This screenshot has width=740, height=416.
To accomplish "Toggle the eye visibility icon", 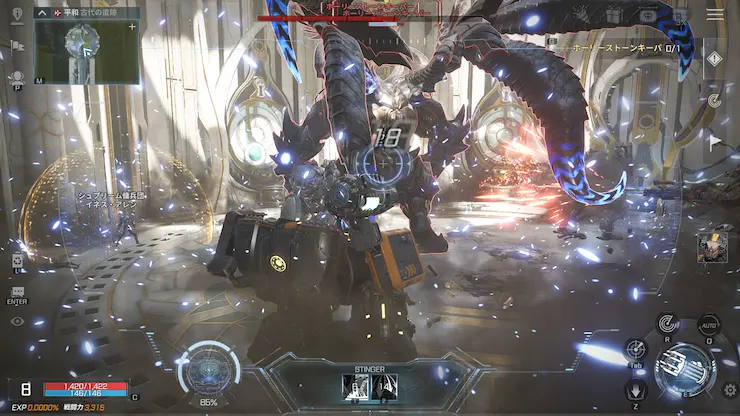I will 17,321.
